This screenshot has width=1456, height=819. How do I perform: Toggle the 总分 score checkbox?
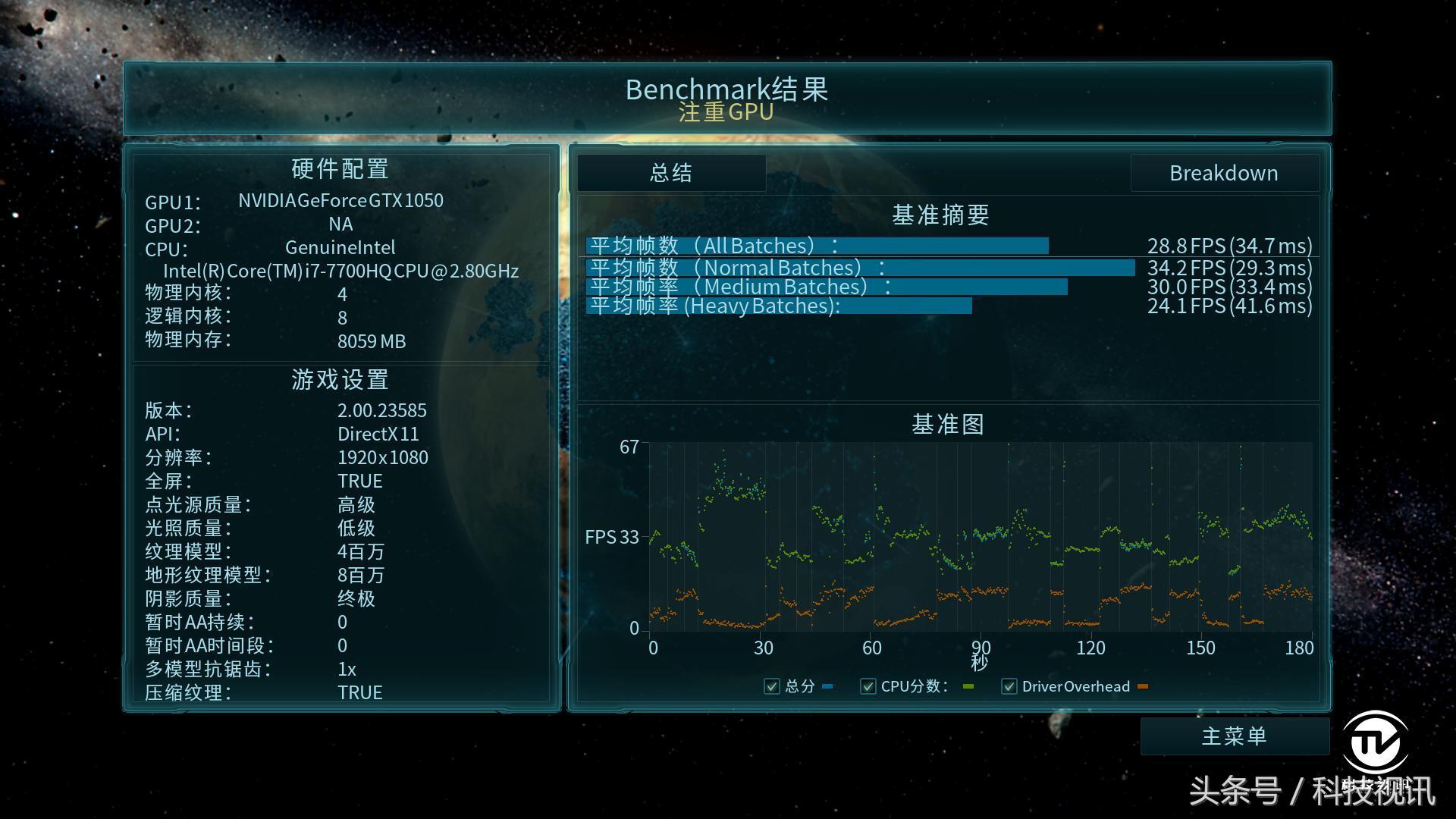click(x=772, y=686)
